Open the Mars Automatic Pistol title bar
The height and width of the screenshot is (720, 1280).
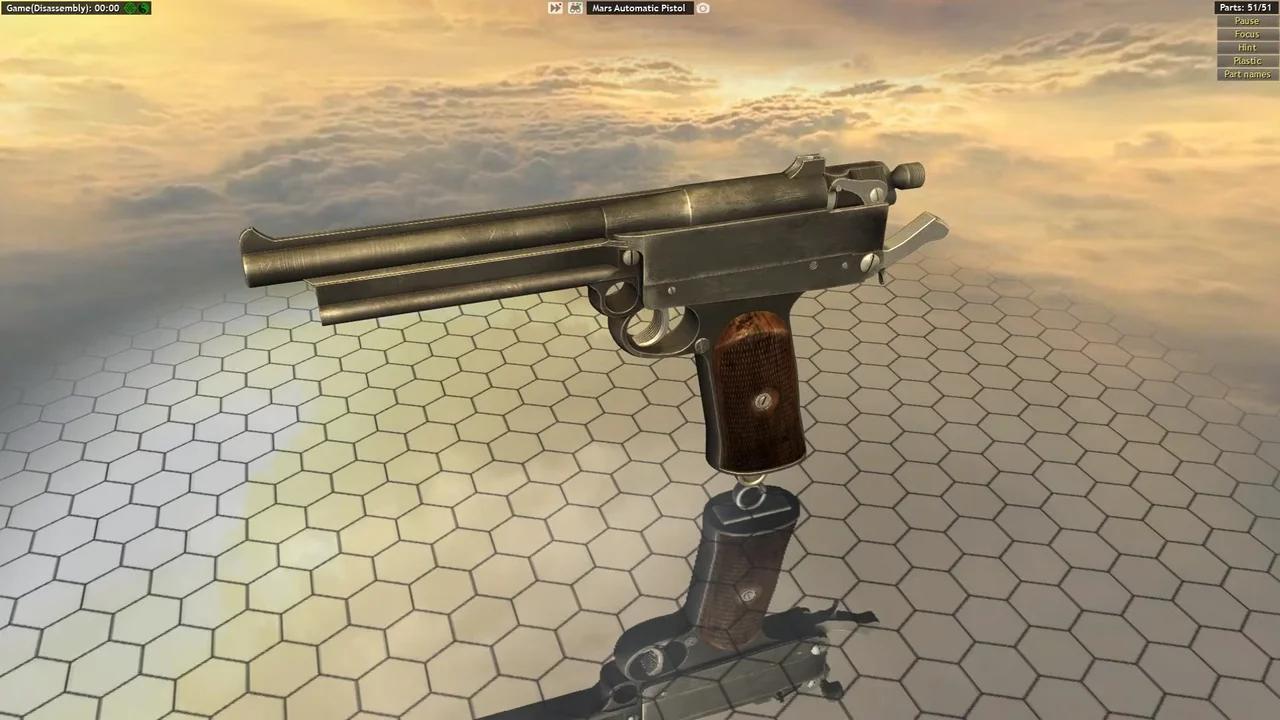tap(638, 8)
